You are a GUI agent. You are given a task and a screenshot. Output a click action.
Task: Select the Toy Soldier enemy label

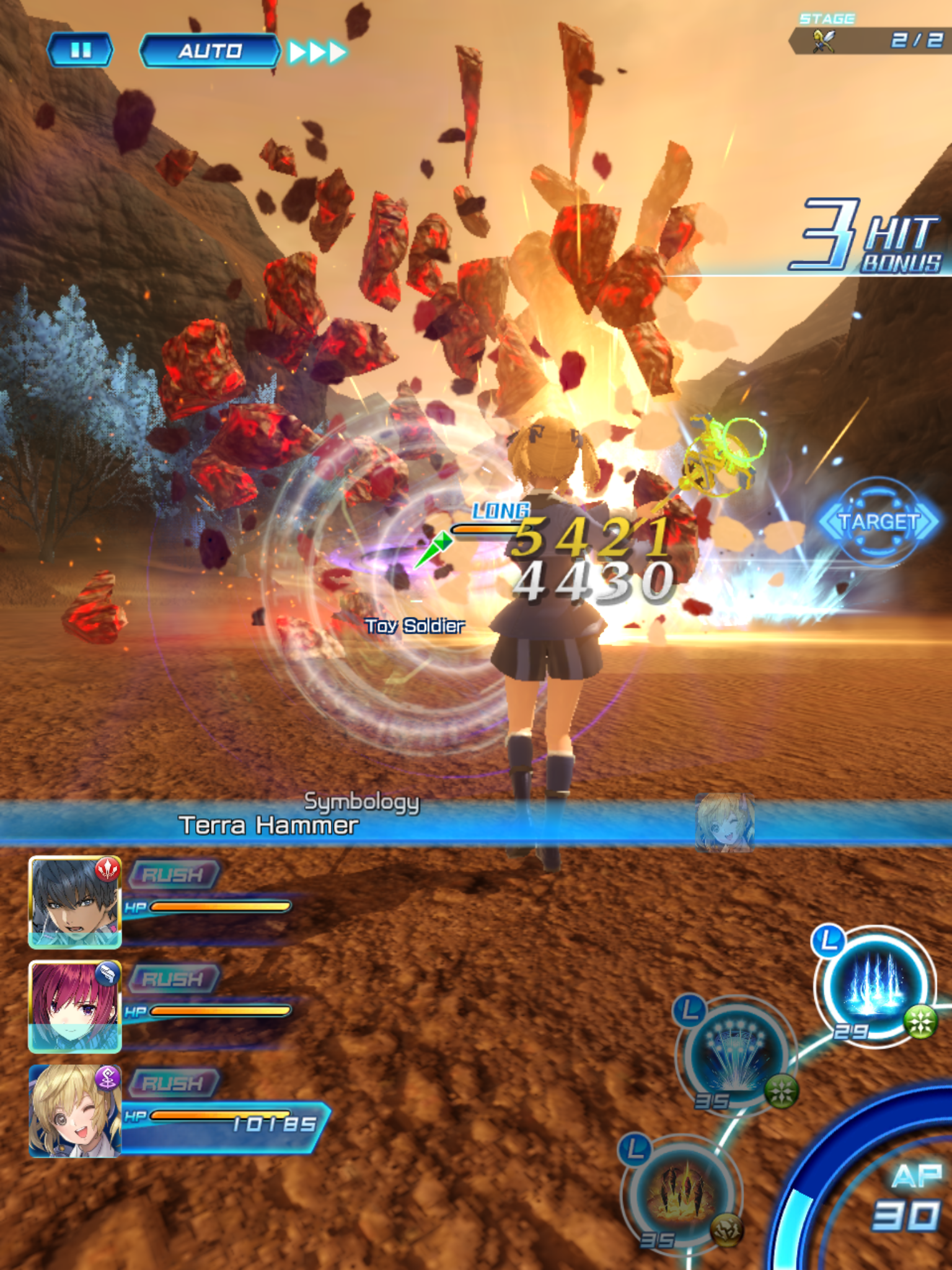(x=414, y=625)
